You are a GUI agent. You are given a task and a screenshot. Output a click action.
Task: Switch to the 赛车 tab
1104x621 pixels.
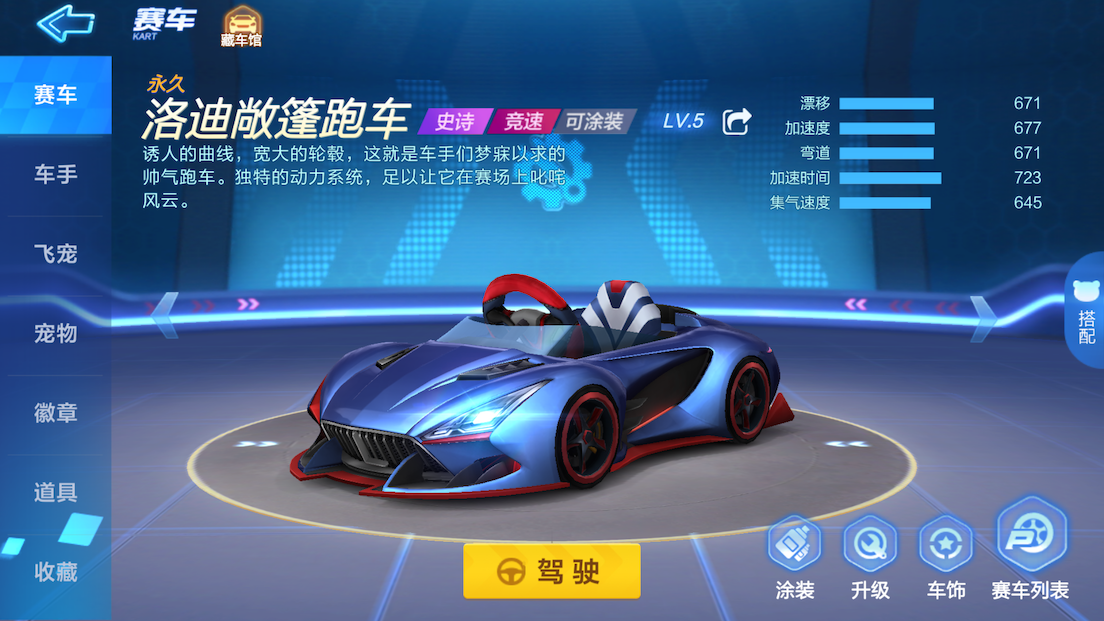(x=56, y=96)
